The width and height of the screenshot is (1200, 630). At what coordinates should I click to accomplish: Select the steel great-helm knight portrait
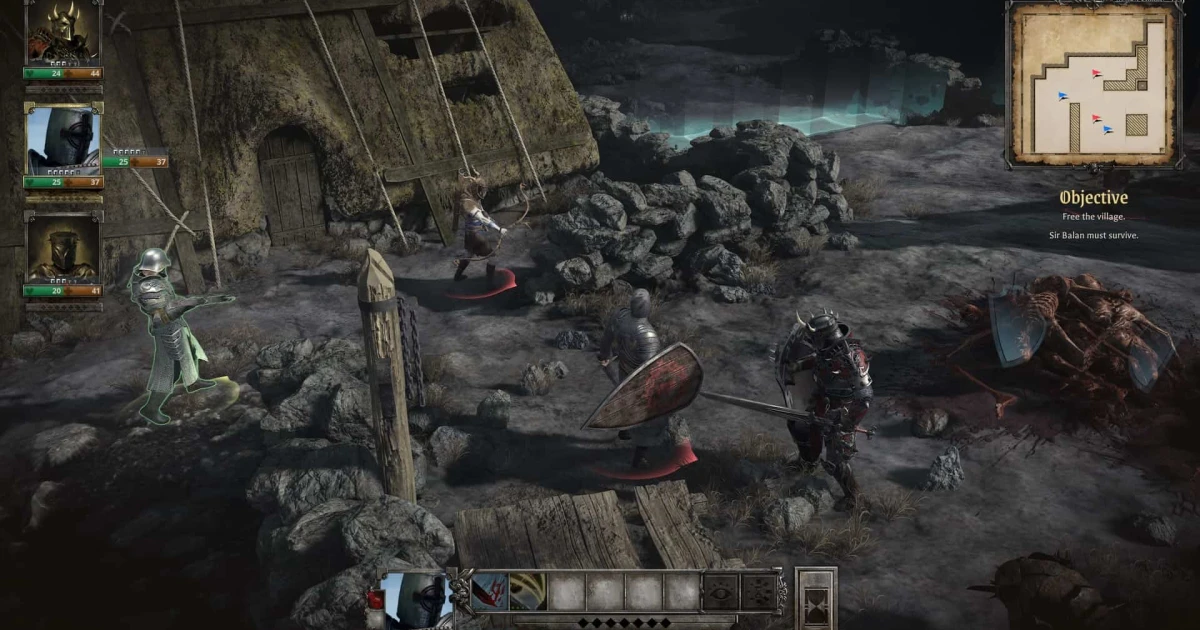[x=62, y=141]
